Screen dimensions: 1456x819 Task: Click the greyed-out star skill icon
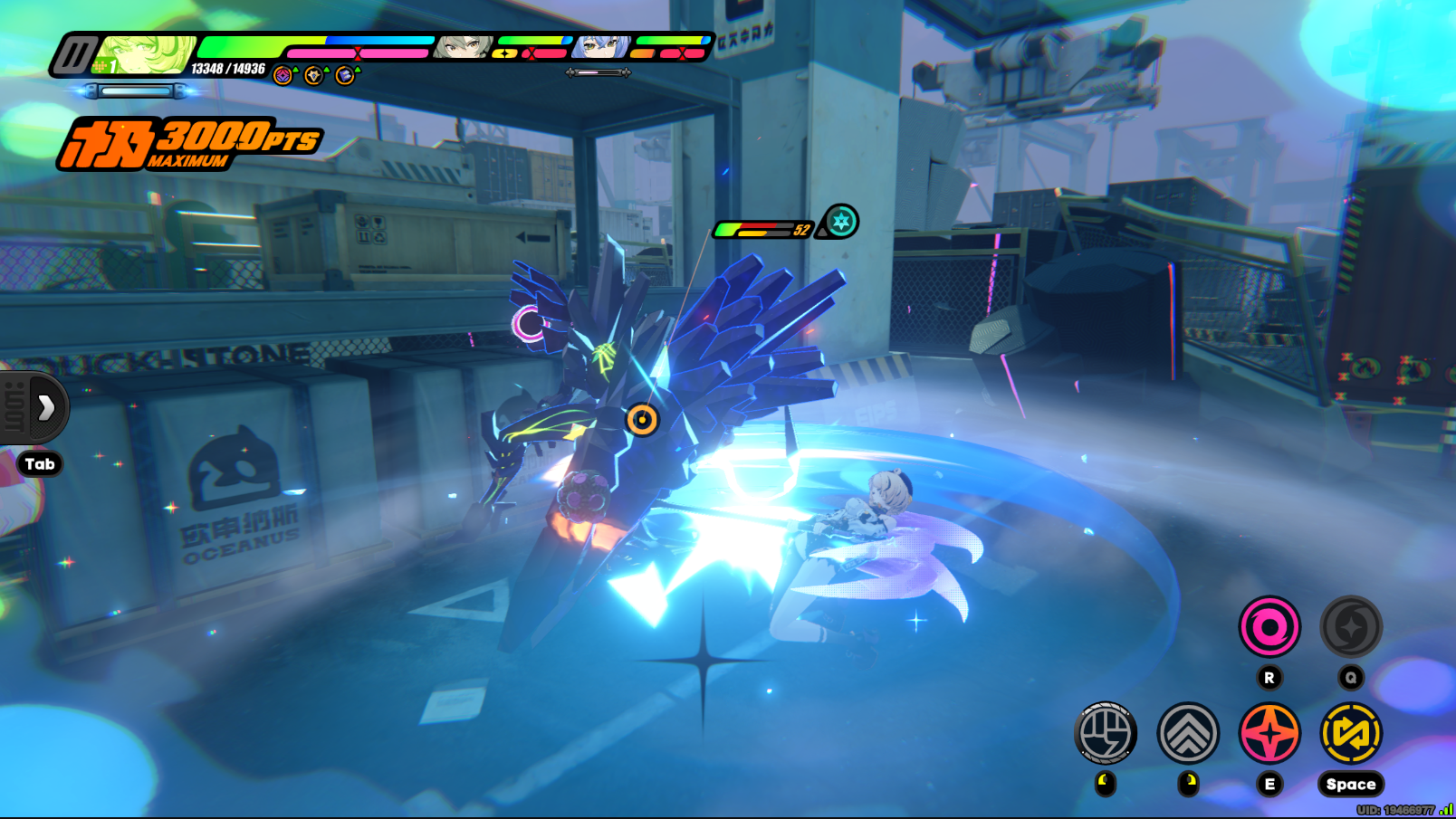coord(1351,626)
